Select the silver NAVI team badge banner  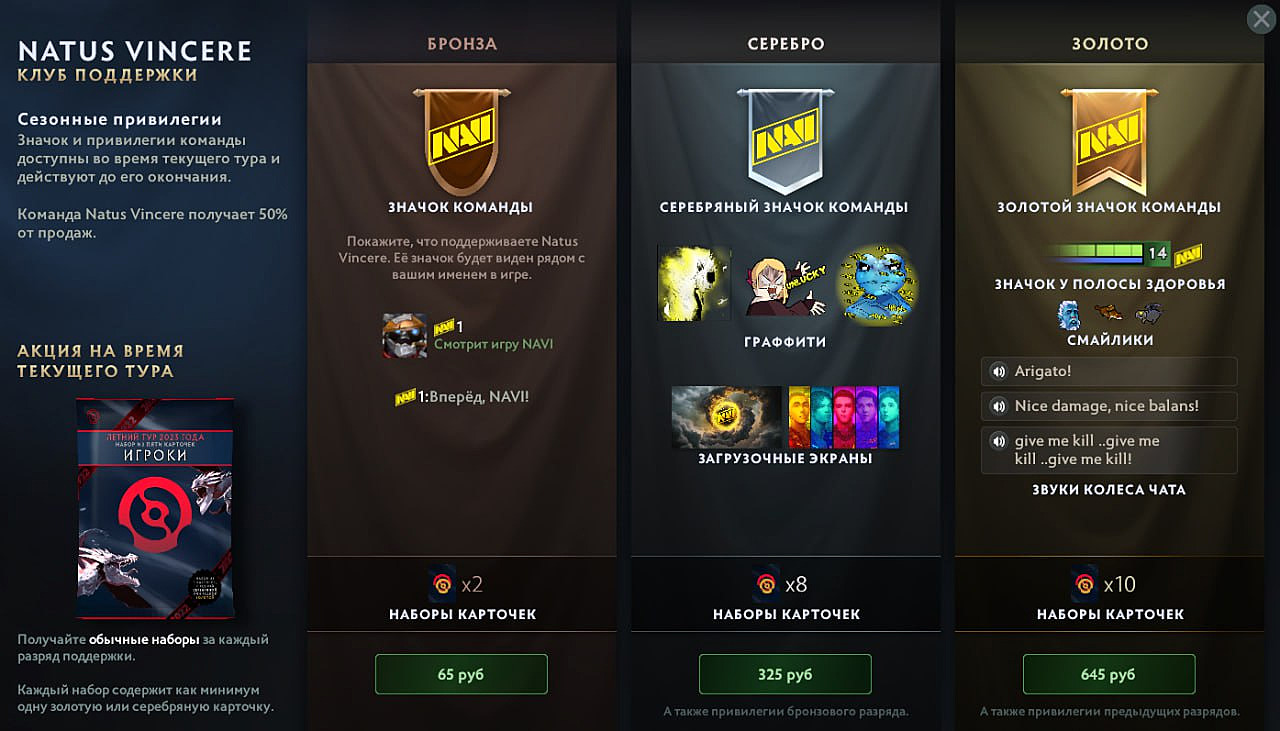[784, 140]
